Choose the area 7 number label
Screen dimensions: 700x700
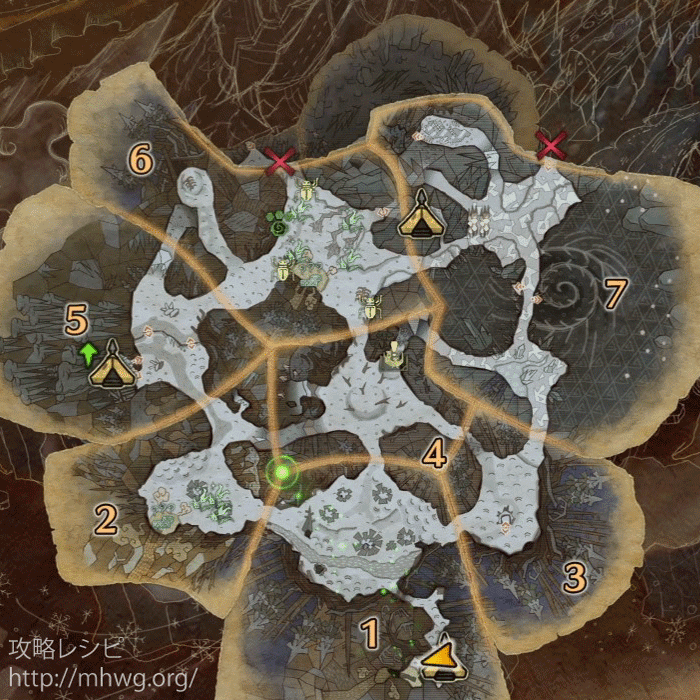pyautogui.click(x=614, y=293)
